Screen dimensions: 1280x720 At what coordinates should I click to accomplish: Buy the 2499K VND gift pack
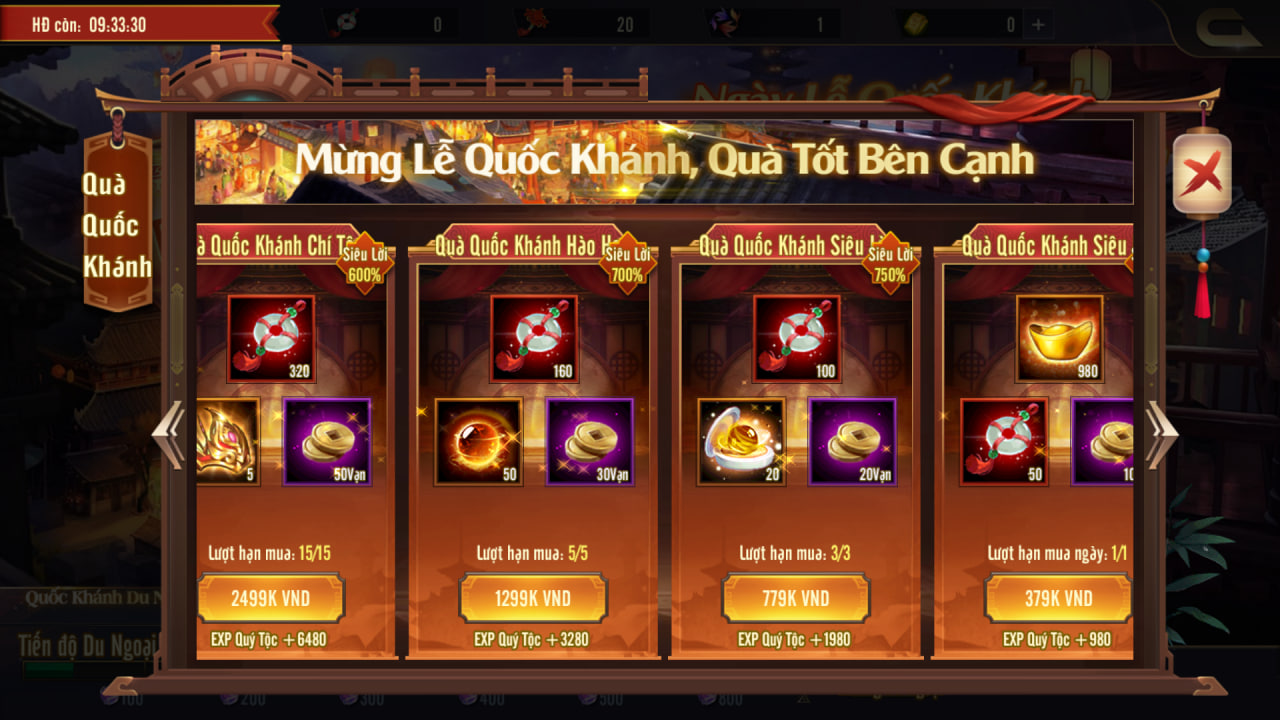coord(271,598)
